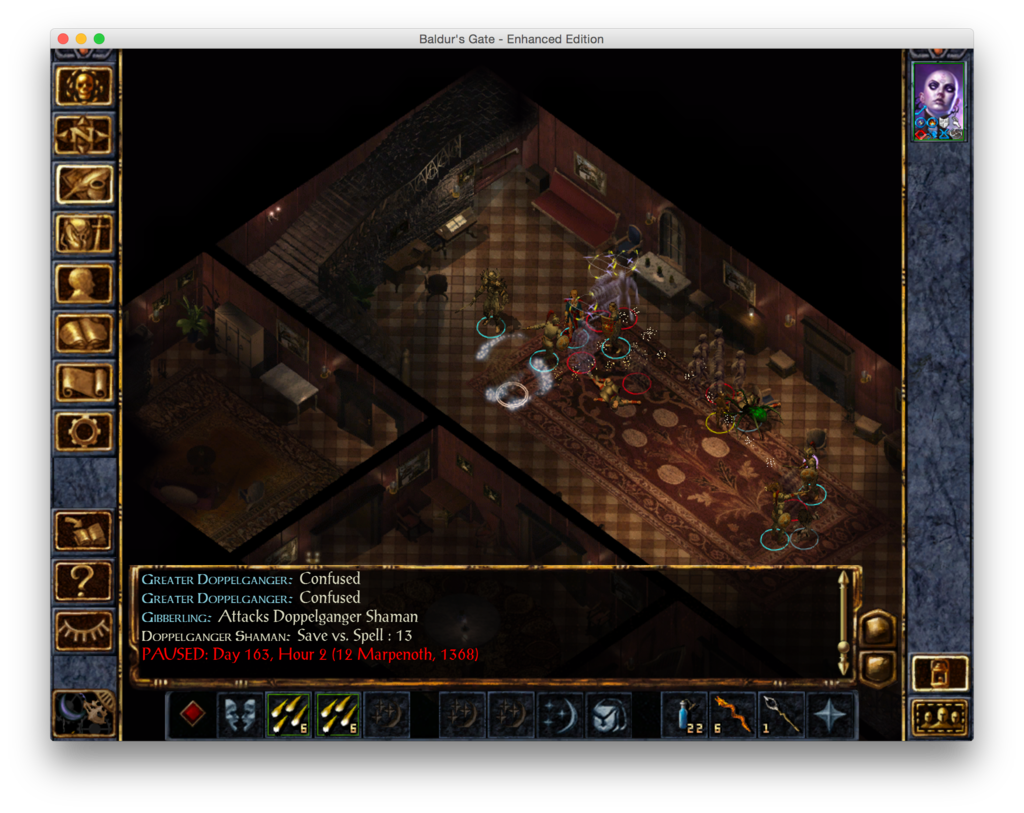Open special abilities with the star button
Screen dimensions: 1024x813
click(x=832, y=715)
